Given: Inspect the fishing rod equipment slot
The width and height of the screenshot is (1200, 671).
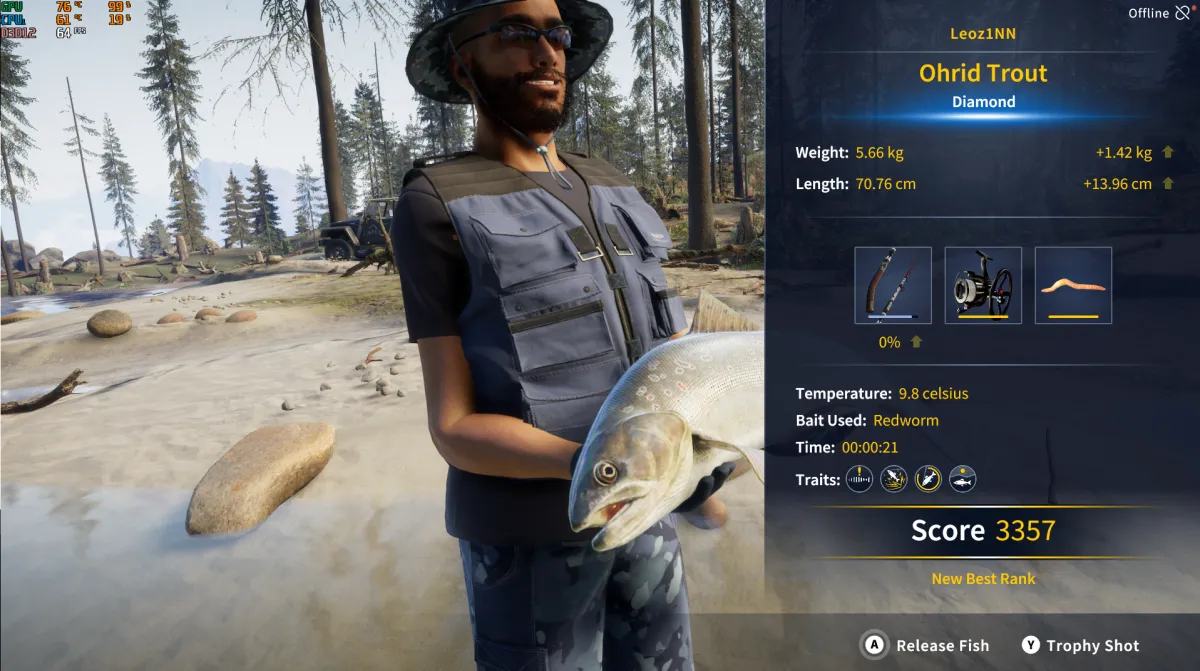Looking at the screenshot, I should [x=893, y=285].
